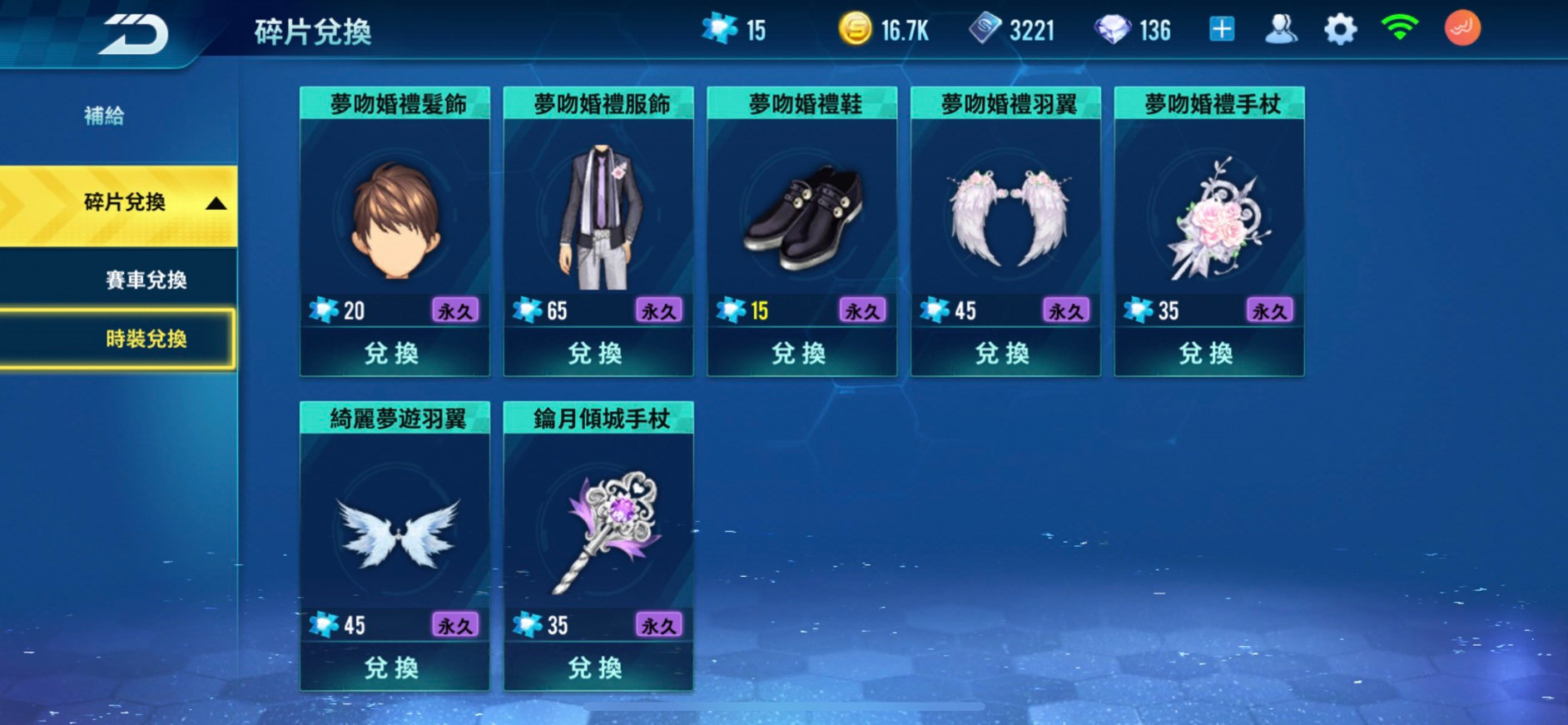This screenshot has width=1568, height=725.
Task: Click the red circular icon at top right
Action: click(1463, 28)
